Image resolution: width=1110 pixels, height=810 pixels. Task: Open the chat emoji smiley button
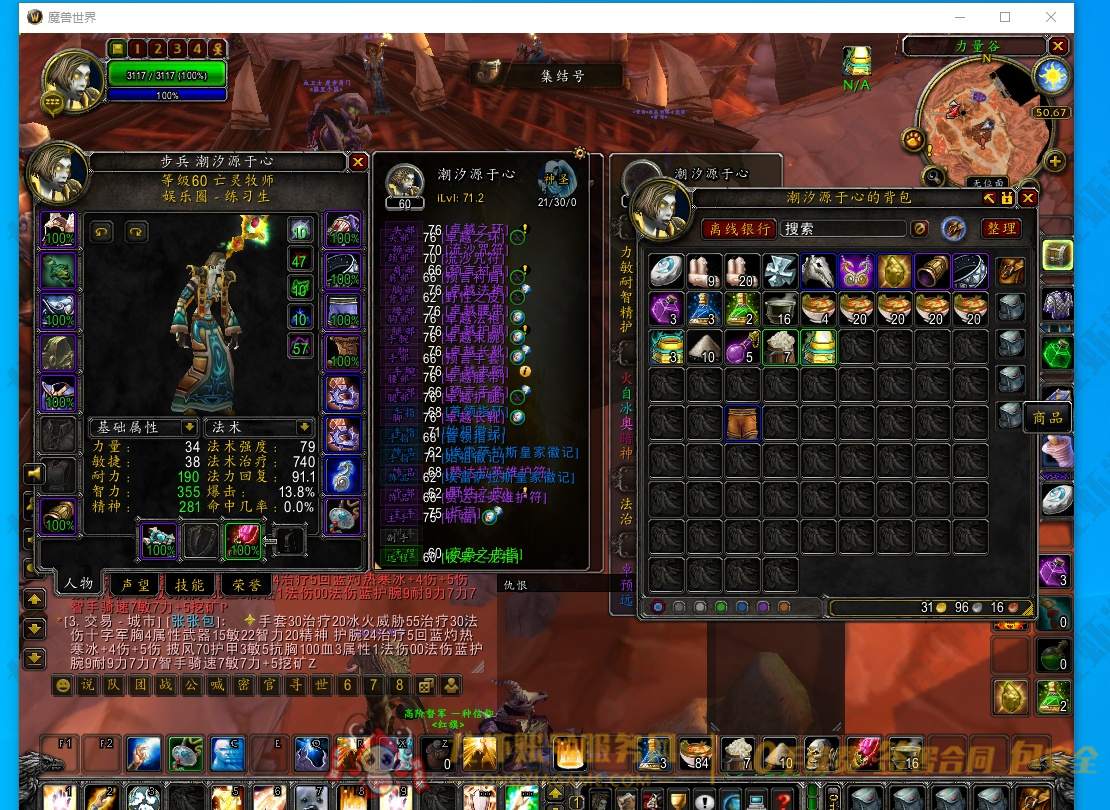pos(63,685)
